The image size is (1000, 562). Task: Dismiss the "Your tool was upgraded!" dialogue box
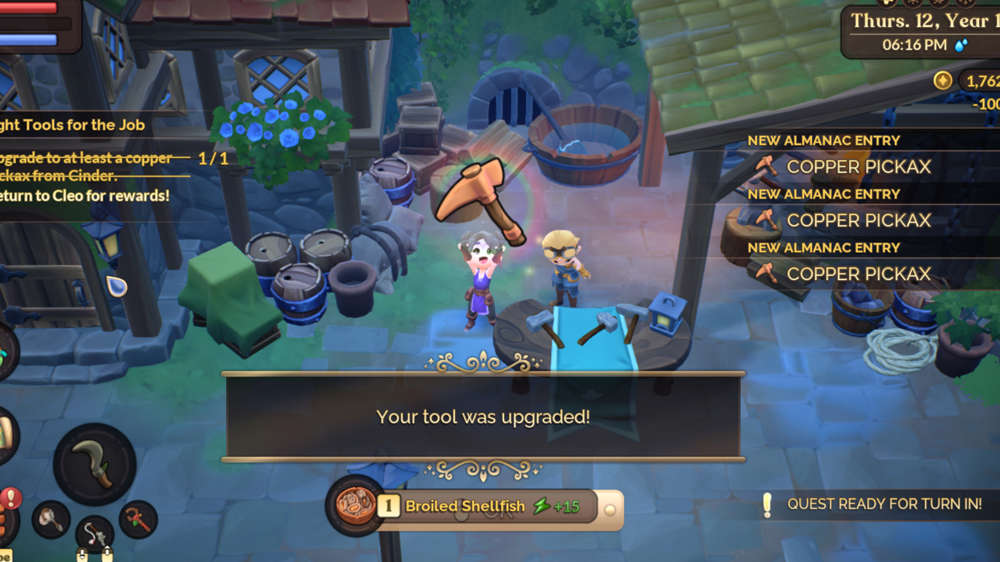point(483,416)
